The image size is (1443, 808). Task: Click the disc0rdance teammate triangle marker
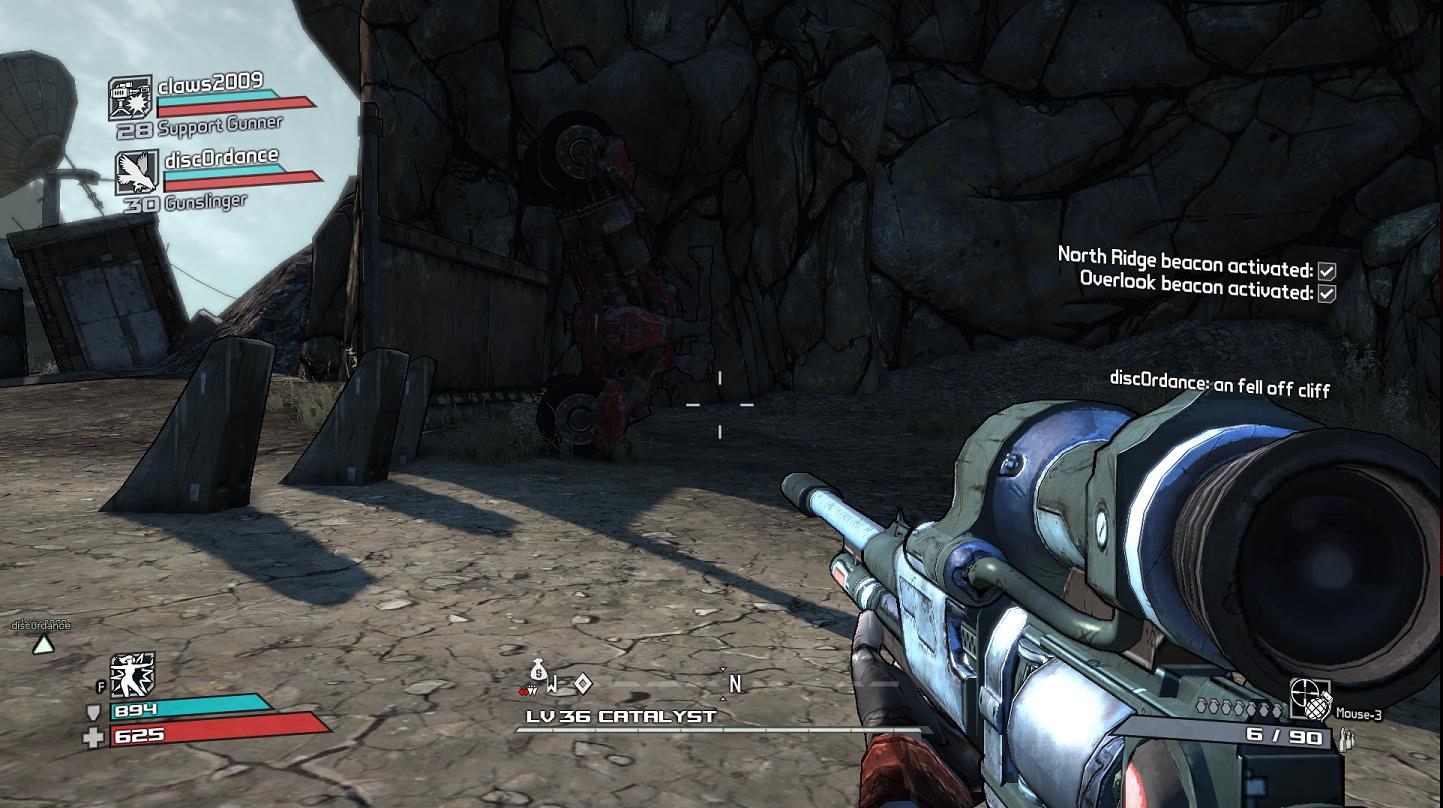(42, 645)
